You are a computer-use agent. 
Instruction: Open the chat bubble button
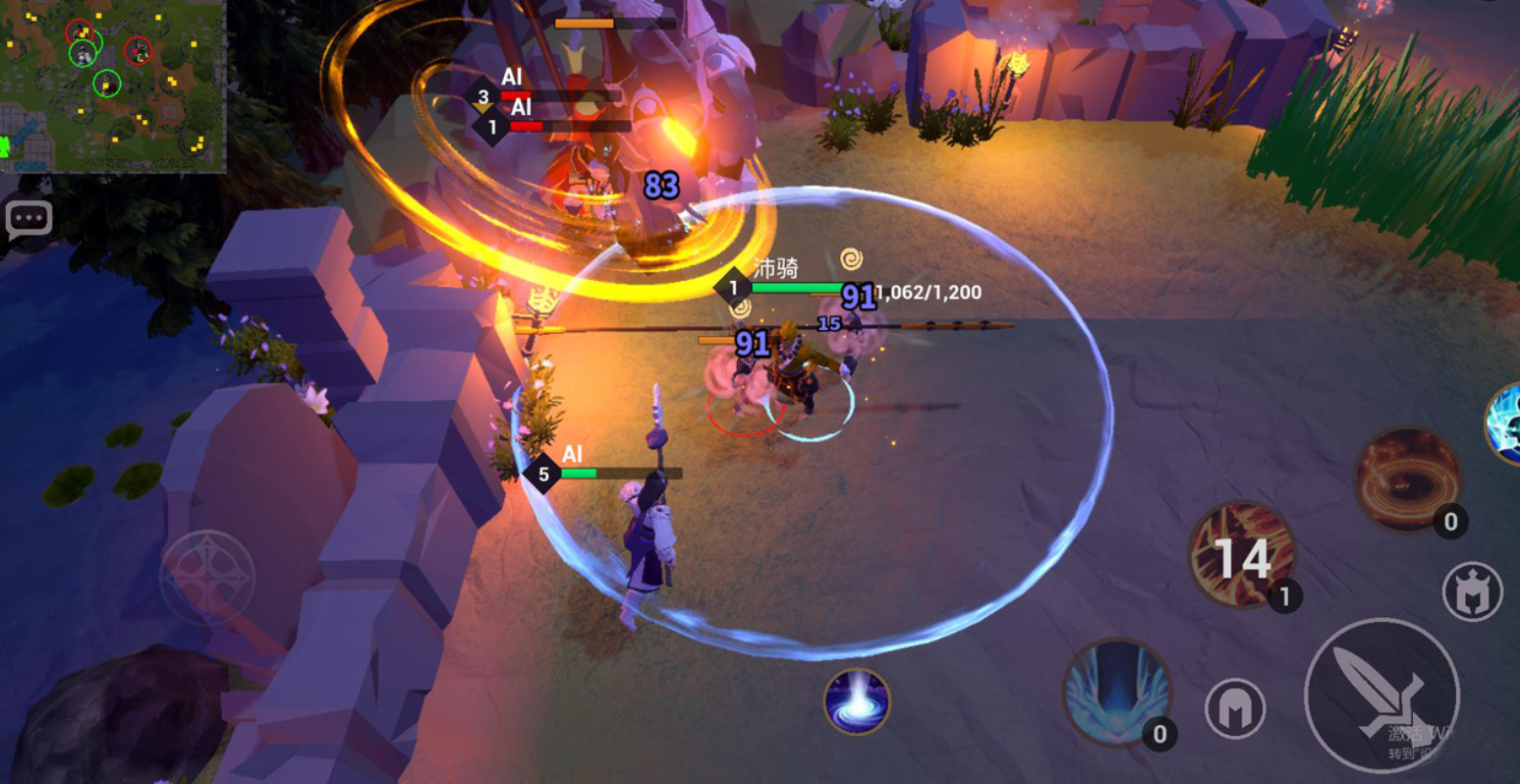(28, 218)
